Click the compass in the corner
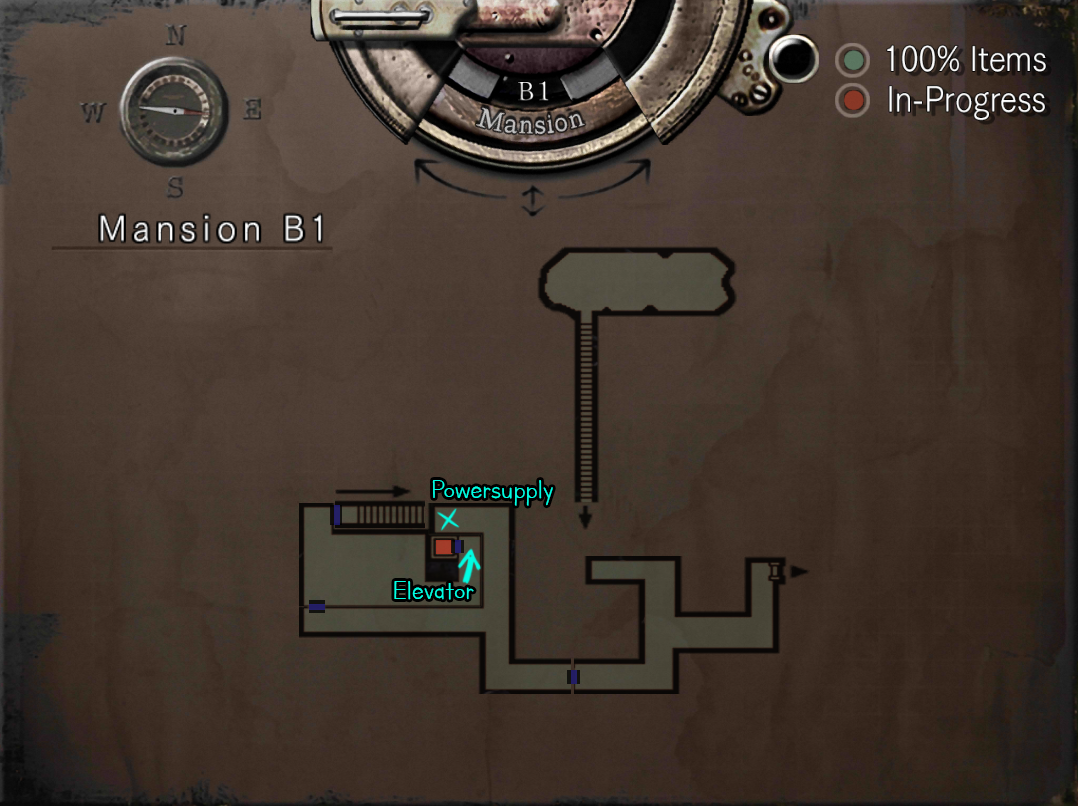 pos(172,109)
